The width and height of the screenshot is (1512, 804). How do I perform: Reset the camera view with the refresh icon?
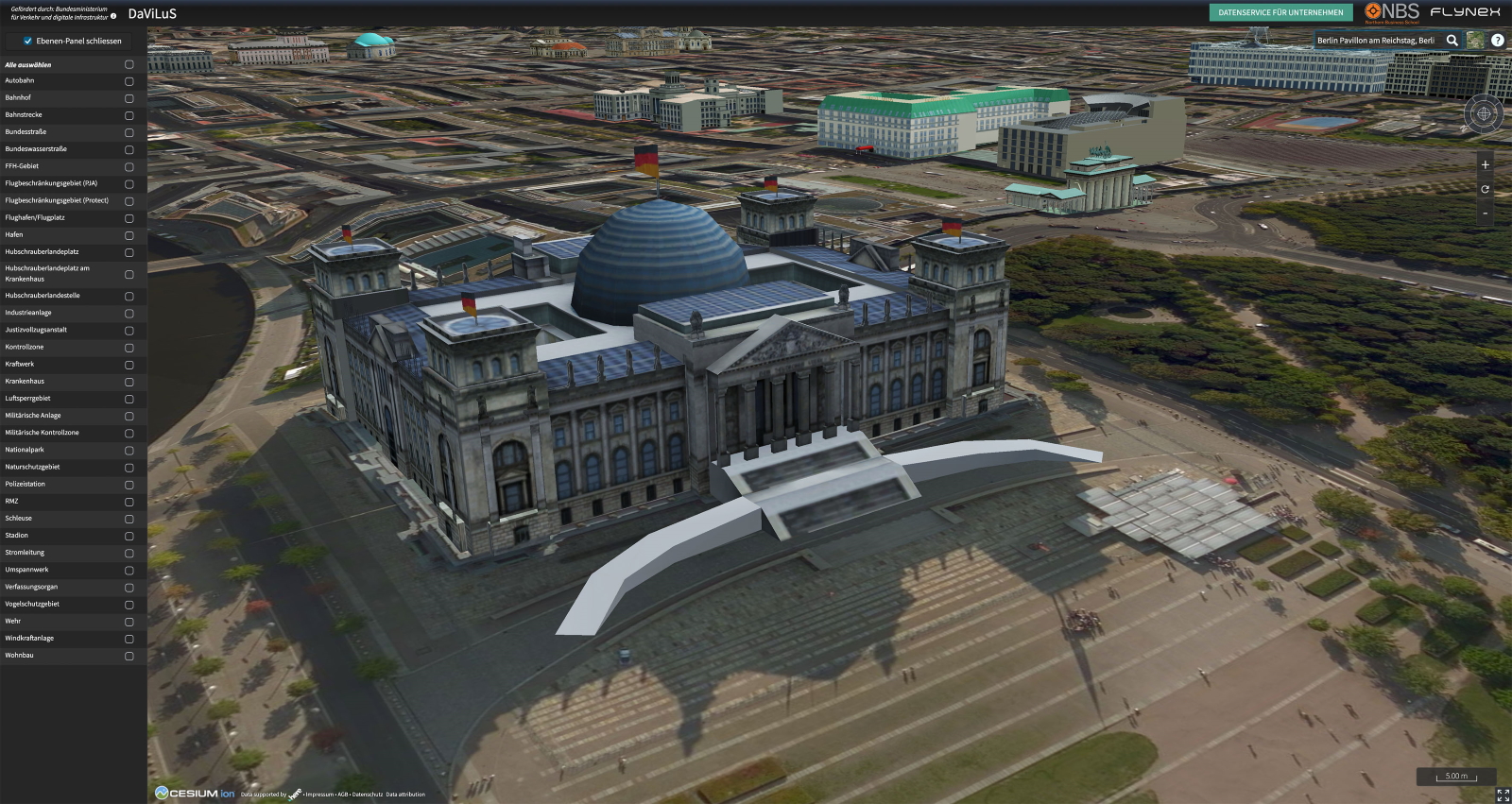coord(1485,189)
